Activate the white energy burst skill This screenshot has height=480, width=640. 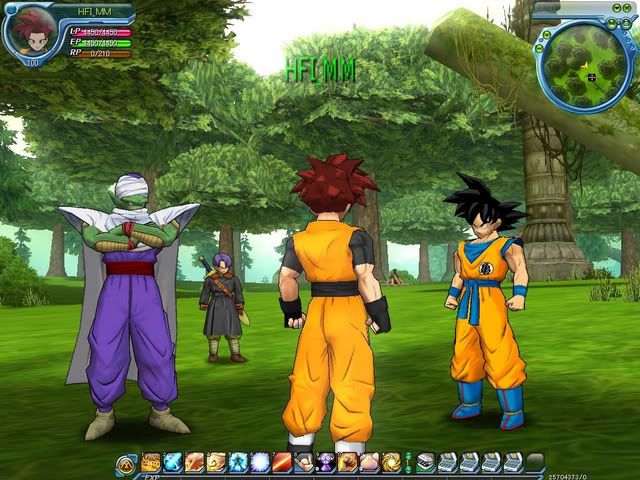click(260, 462)
